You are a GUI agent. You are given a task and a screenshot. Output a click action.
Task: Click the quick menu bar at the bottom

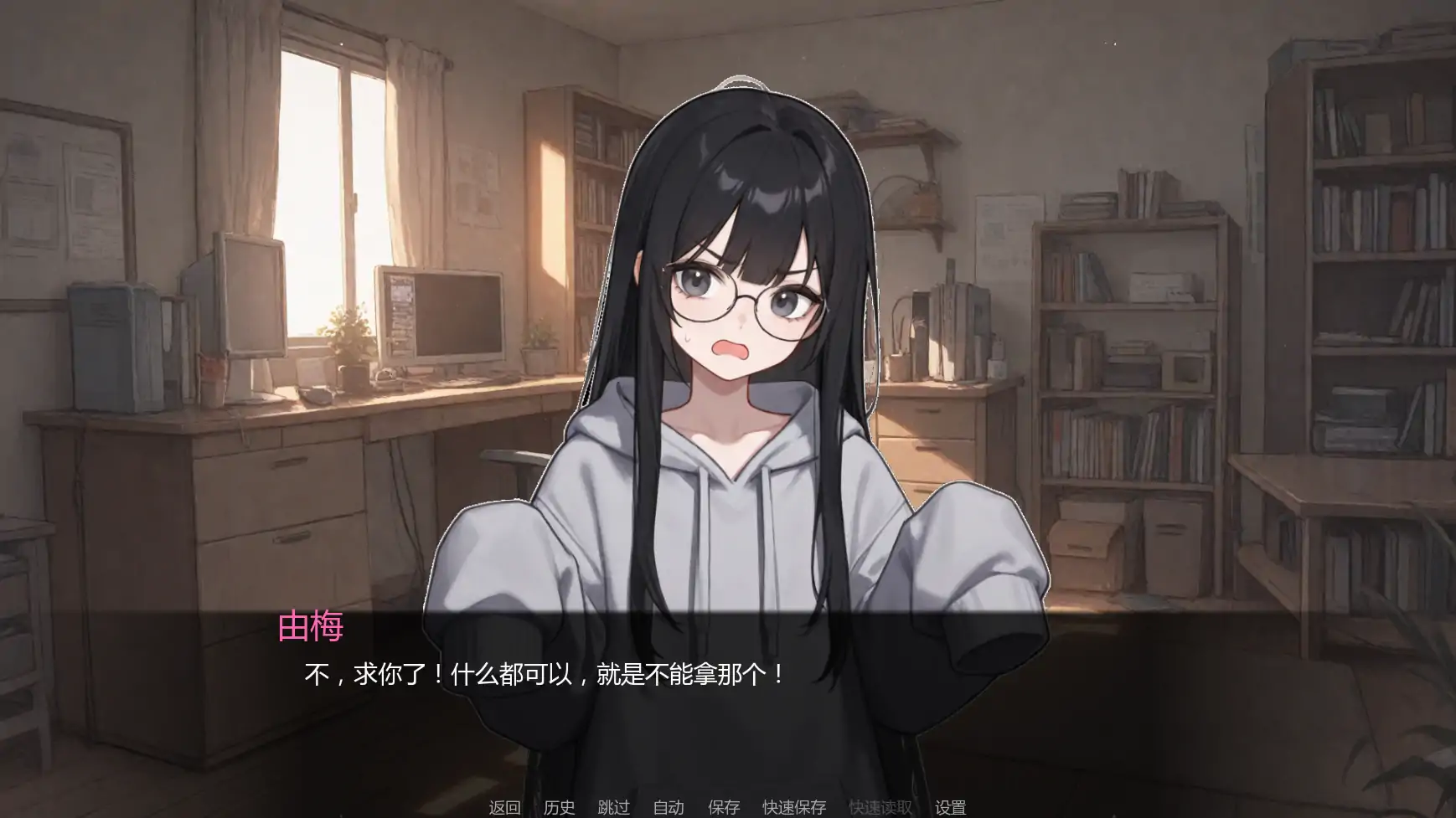pyautogui.click(x=728, y=808)
